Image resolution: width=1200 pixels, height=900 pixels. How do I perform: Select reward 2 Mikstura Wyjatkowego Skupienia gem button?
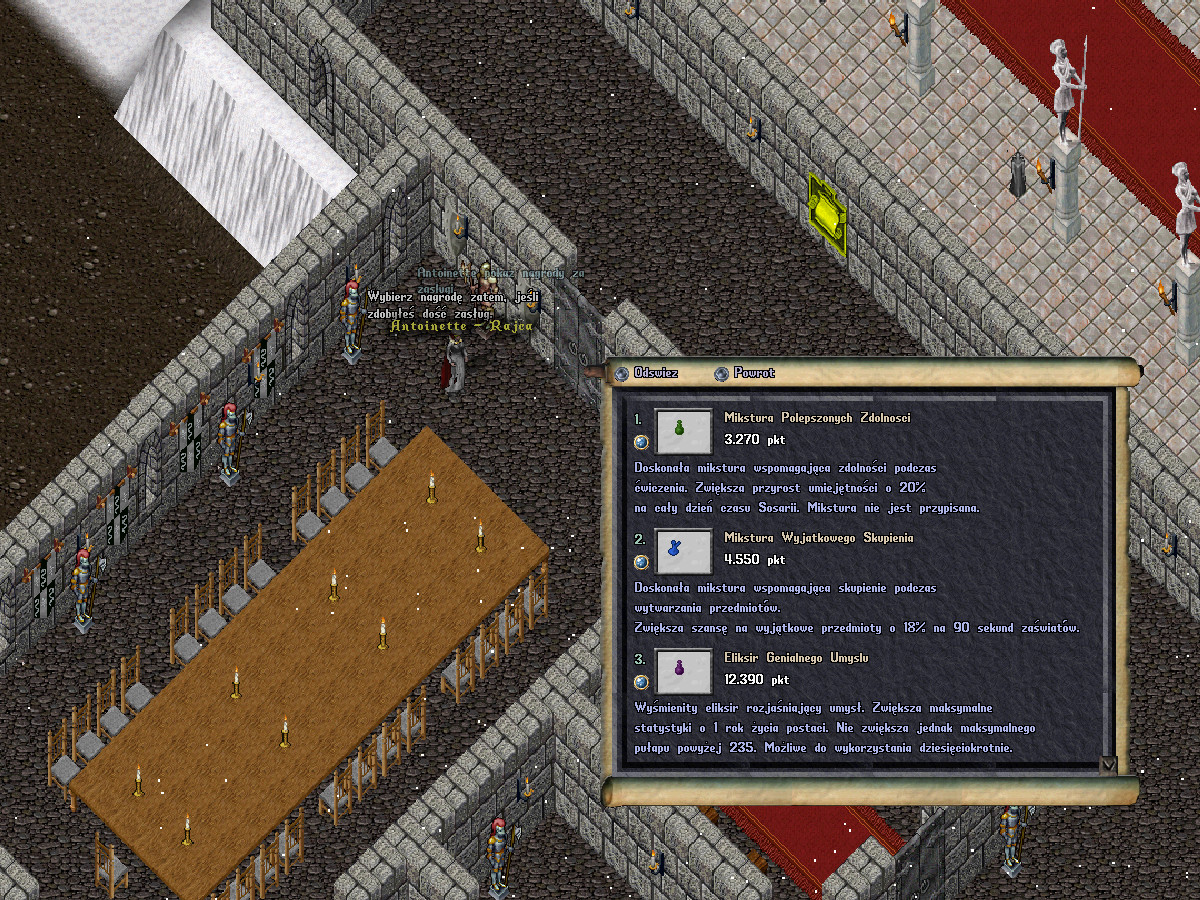click(641, 561)
